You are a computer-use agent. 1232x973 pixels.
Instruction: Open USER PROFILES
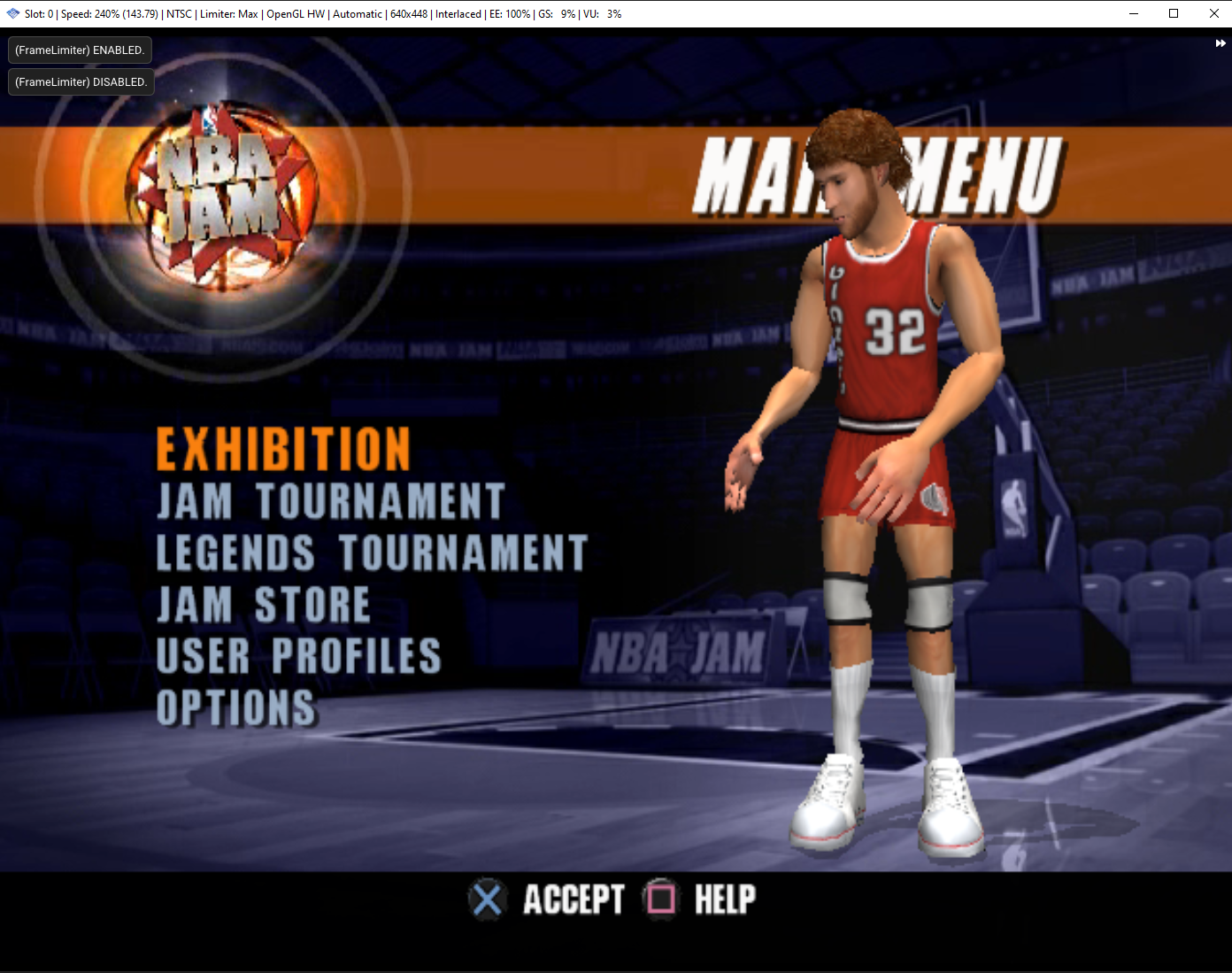point(298,656)
